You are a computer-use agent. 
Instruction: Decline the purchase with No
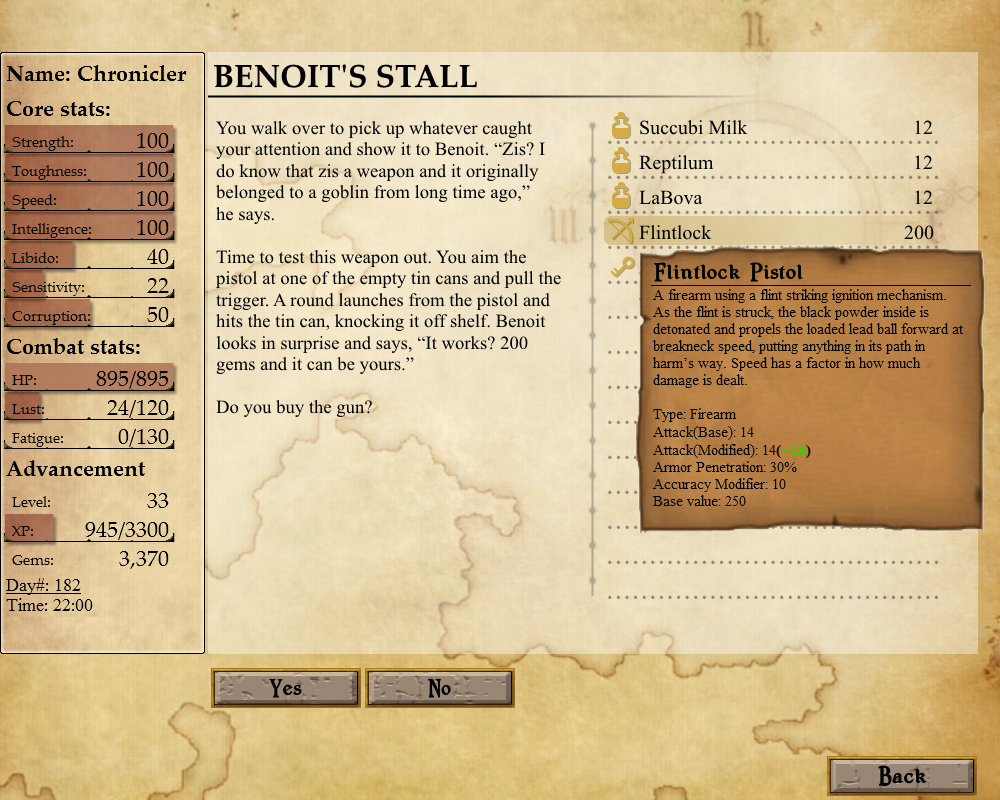click(440, 688)
